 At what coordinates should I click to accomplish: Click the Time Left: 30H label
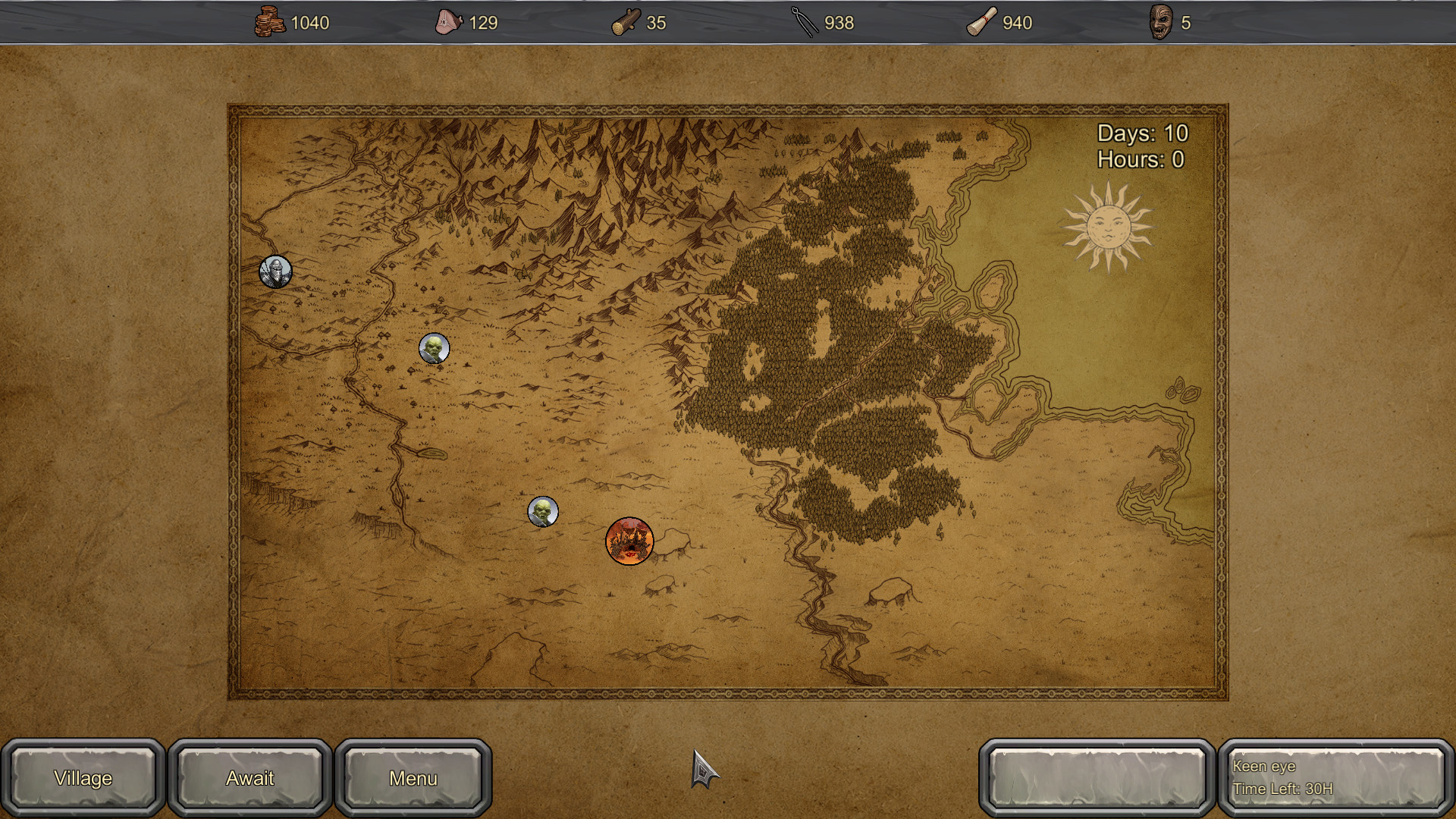1282,789
